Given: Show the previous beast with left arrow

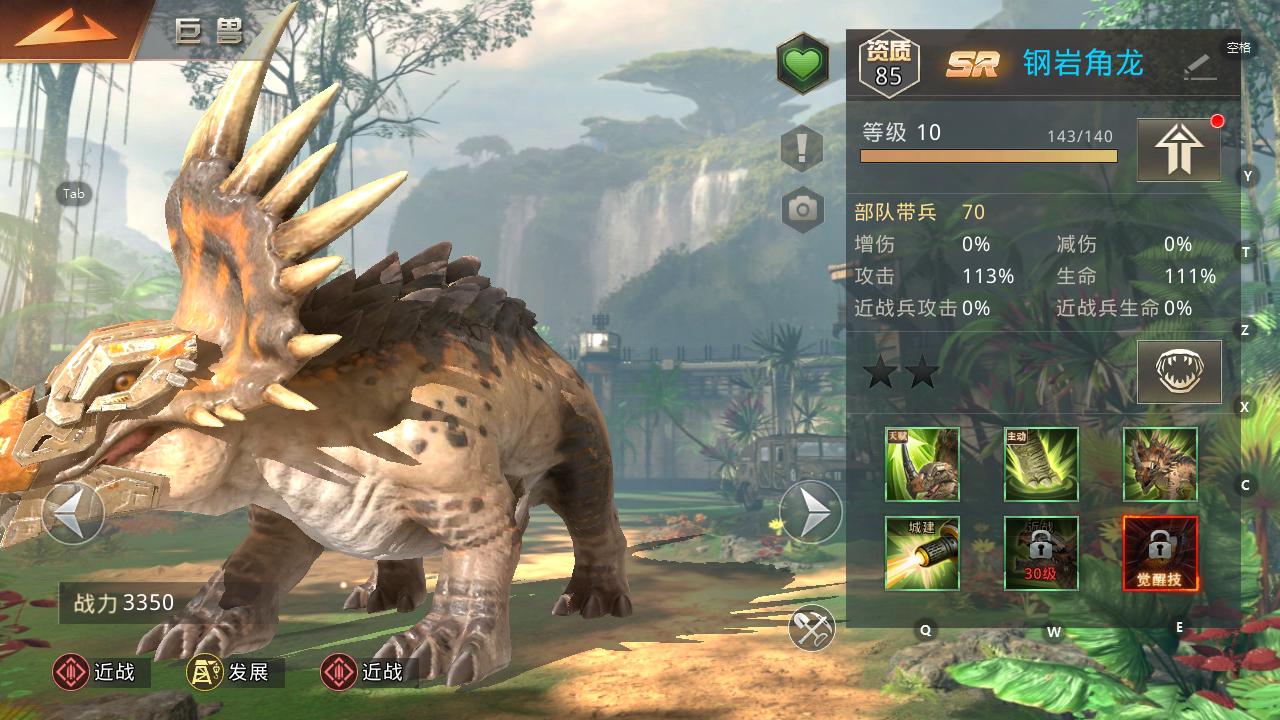Looking at the screenshot, I should [x=73, y=513].
